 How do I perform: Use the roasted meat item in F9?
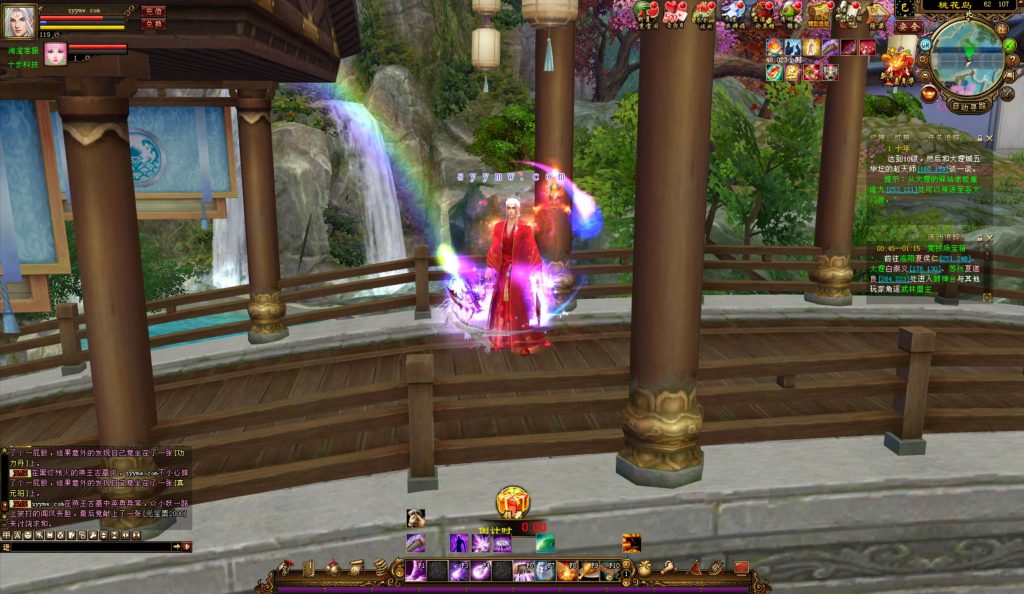tap(588, 571)
